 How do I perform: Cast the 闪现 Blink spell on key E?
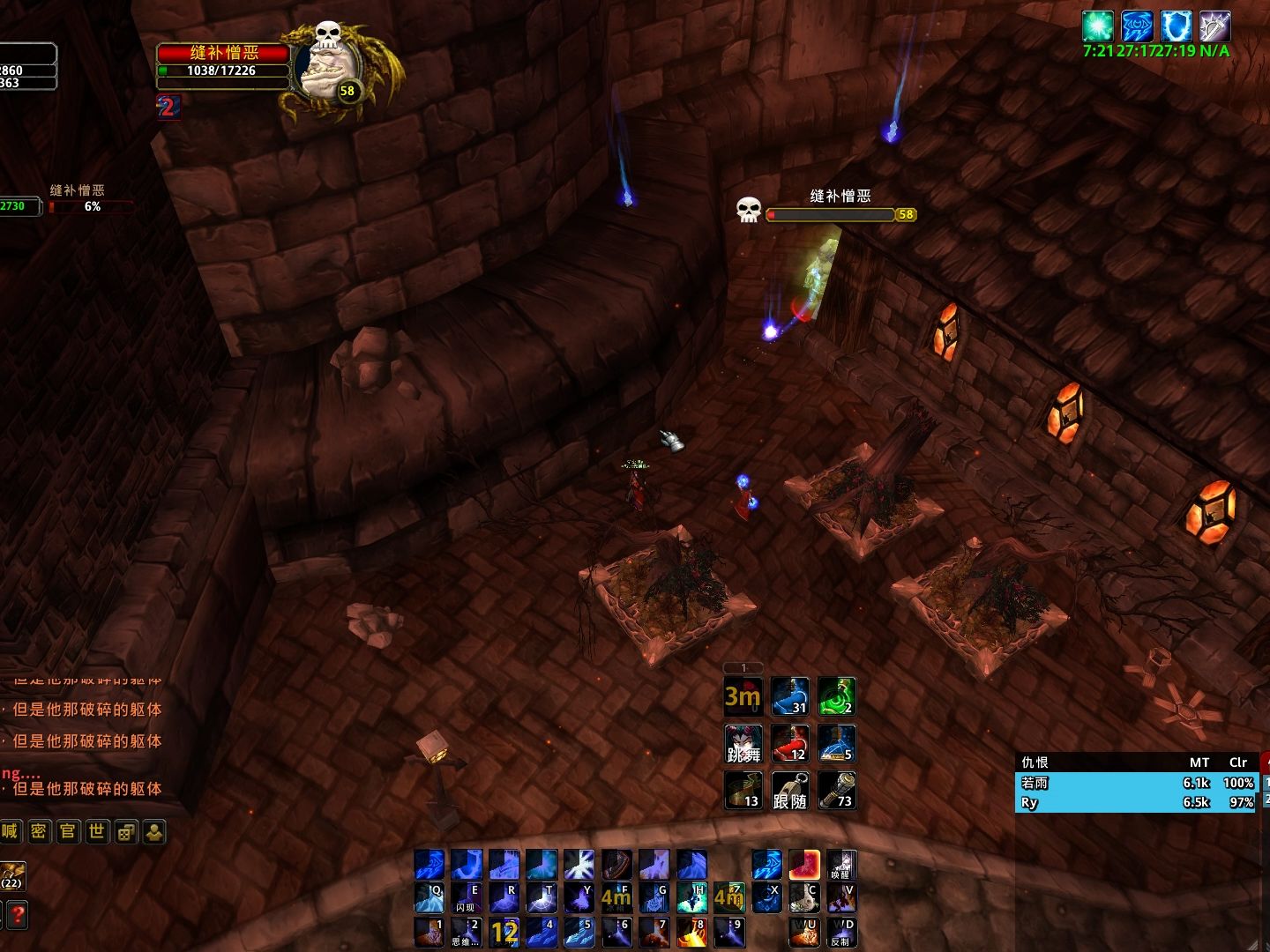[467, 898]
